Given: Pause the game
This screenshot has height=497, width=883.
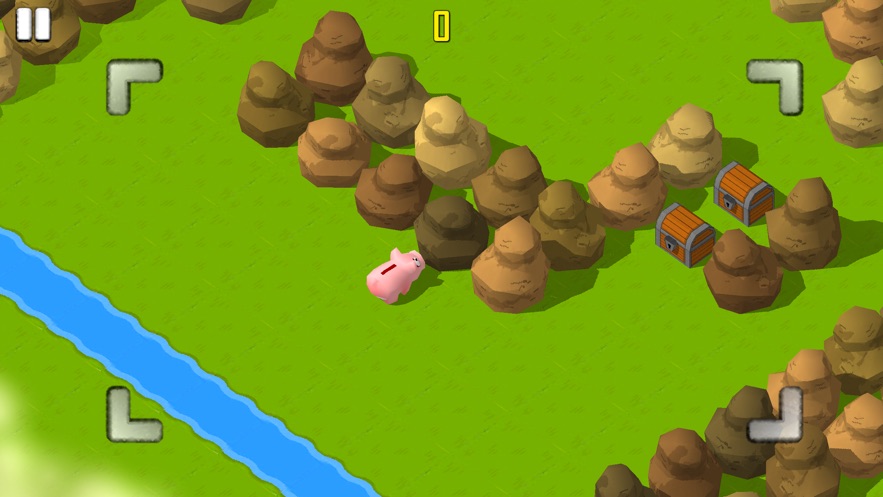Looking at the screenshot, I should pos(33,24).
